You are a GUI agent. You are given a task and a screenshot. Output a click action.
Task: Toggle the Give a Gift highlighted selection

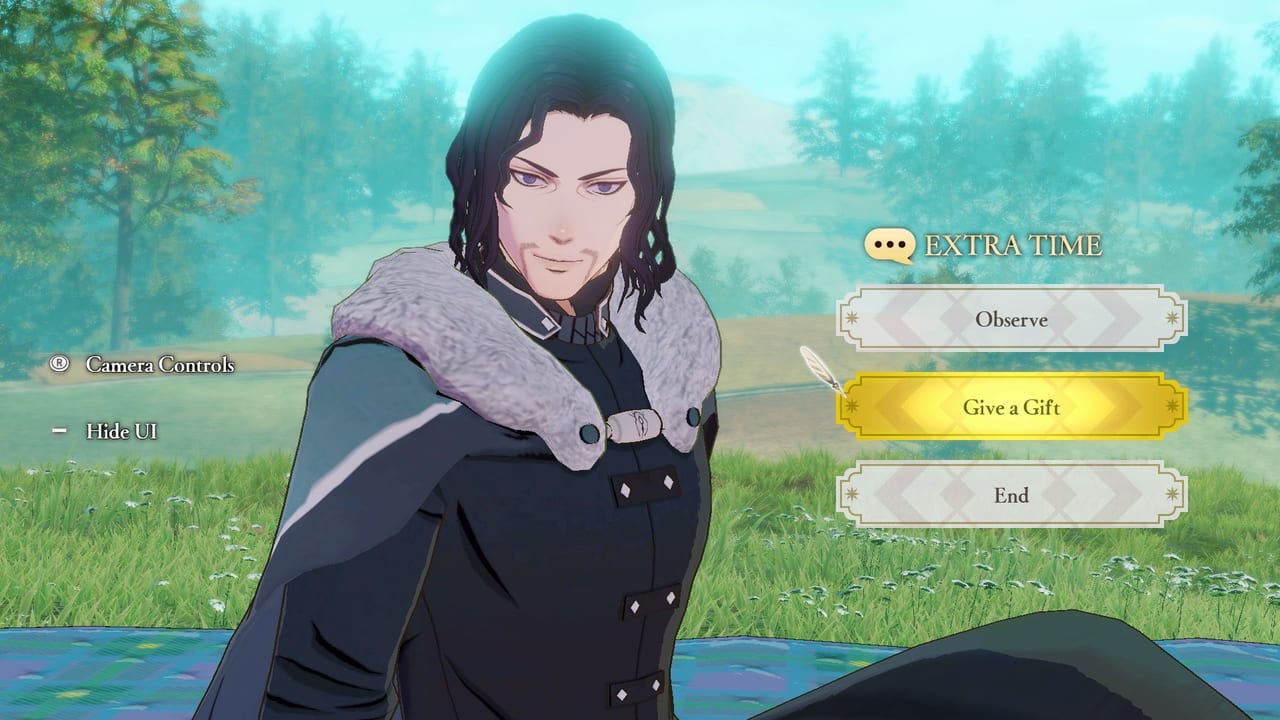pos(1012,408)
